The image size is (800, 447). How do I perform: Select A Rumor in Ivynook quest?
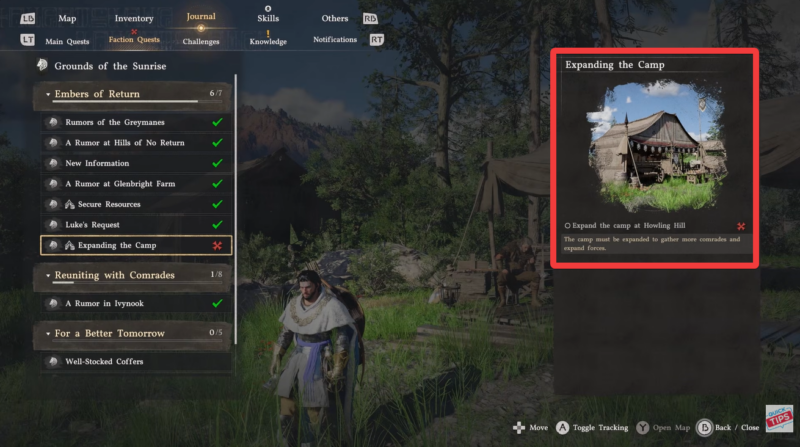[106, 302]
